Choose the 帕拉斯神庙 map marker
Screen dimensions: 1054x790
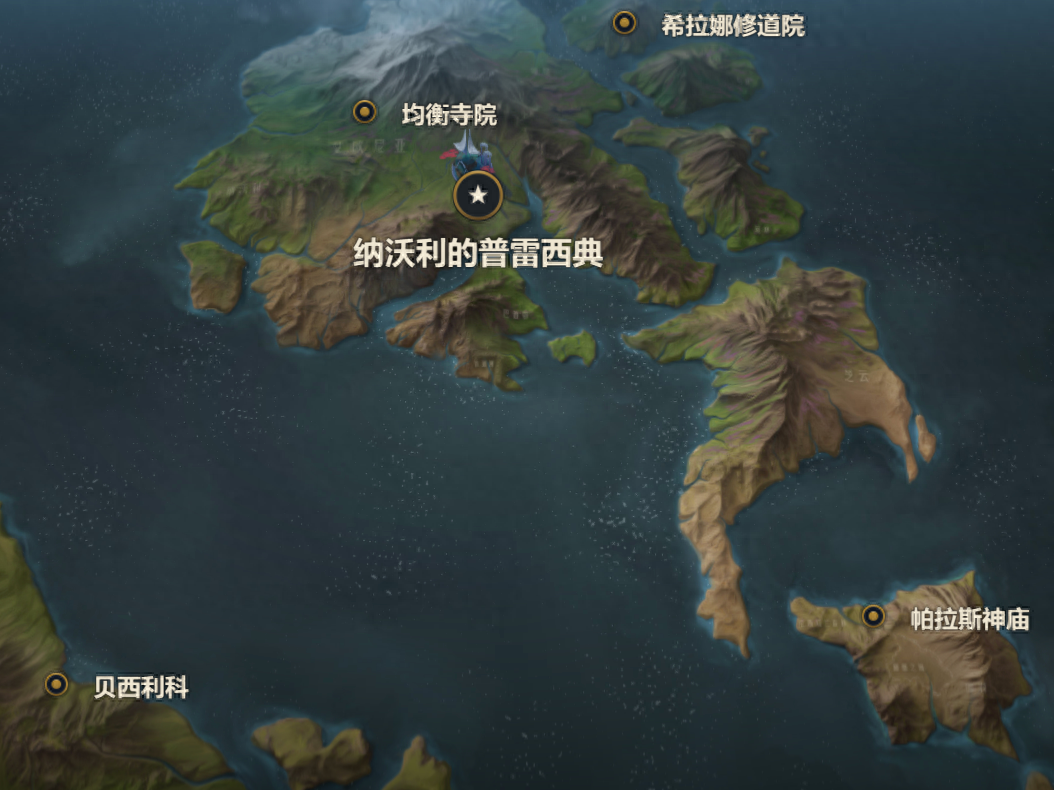tap(873, 616)
